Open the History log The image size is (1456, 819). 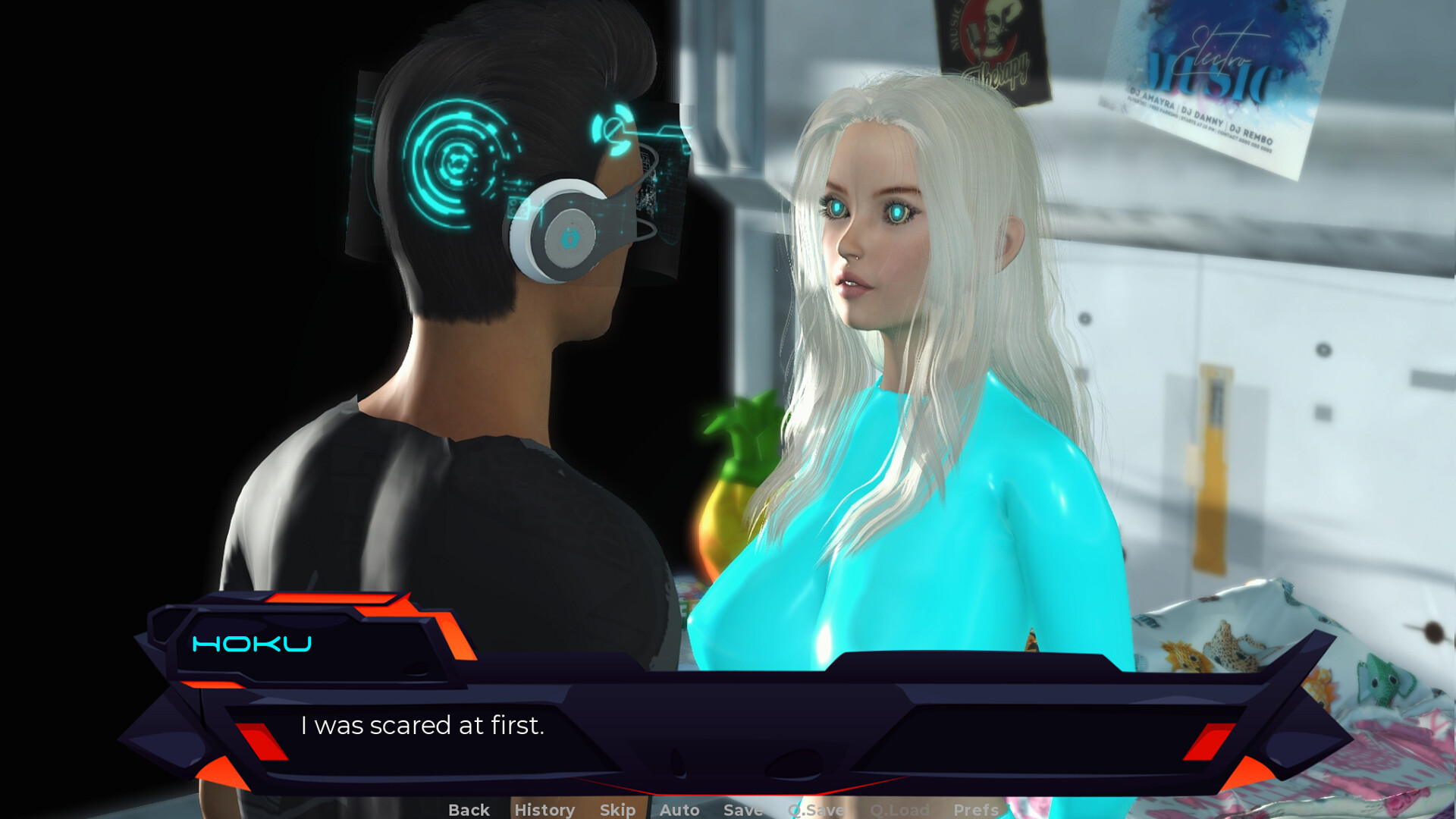544,809
